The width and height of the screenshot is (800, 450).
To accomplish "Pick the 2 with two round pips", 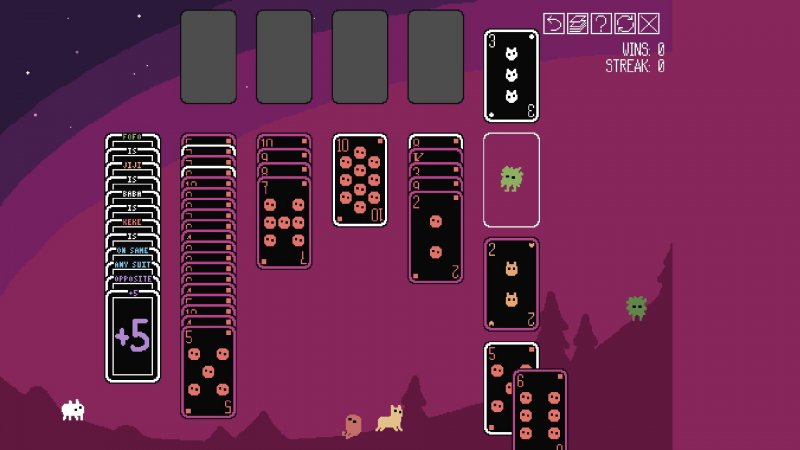I will tap(436, 237).
